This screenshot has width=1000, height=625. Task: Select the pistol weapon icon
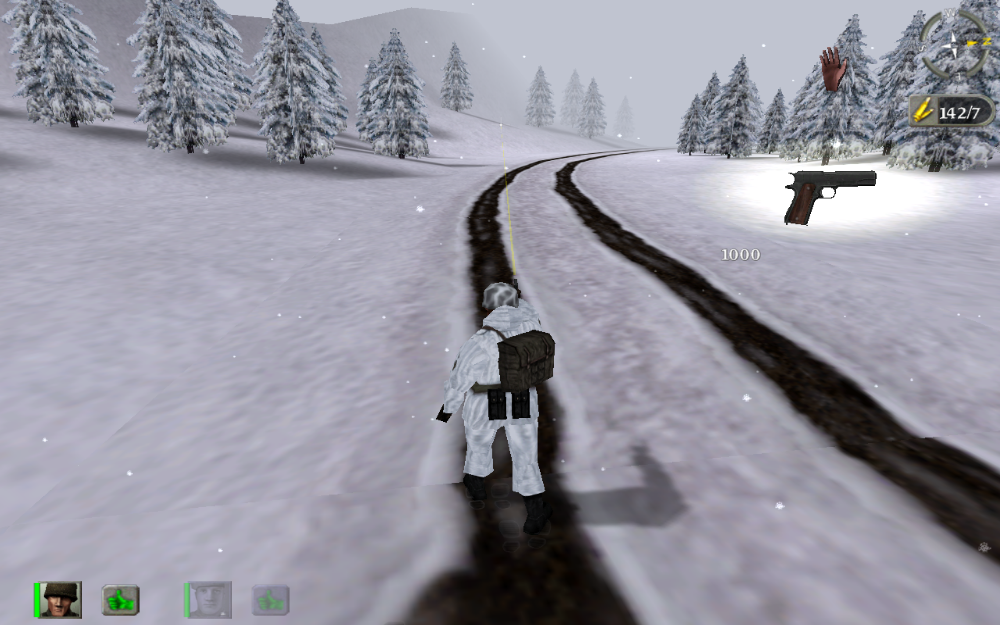[830, 194]
